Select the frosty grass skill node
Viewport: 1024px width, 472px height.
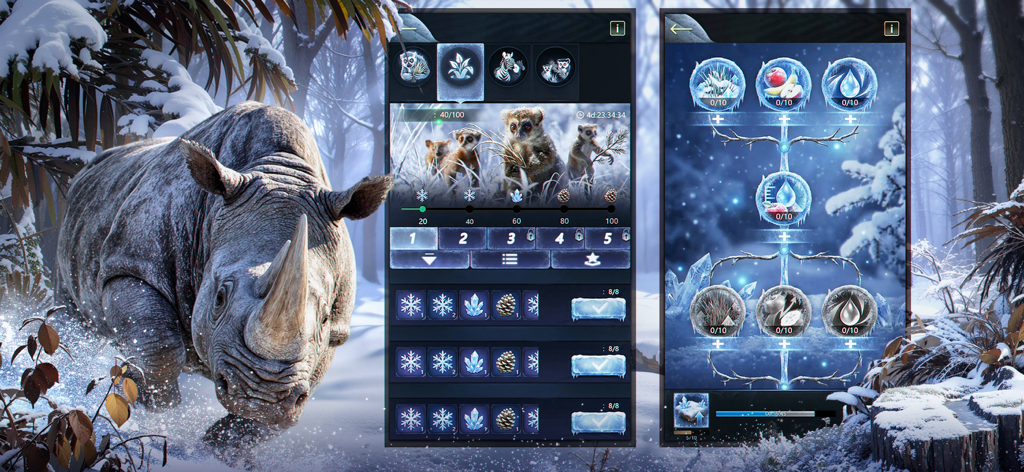click(716, 84)
